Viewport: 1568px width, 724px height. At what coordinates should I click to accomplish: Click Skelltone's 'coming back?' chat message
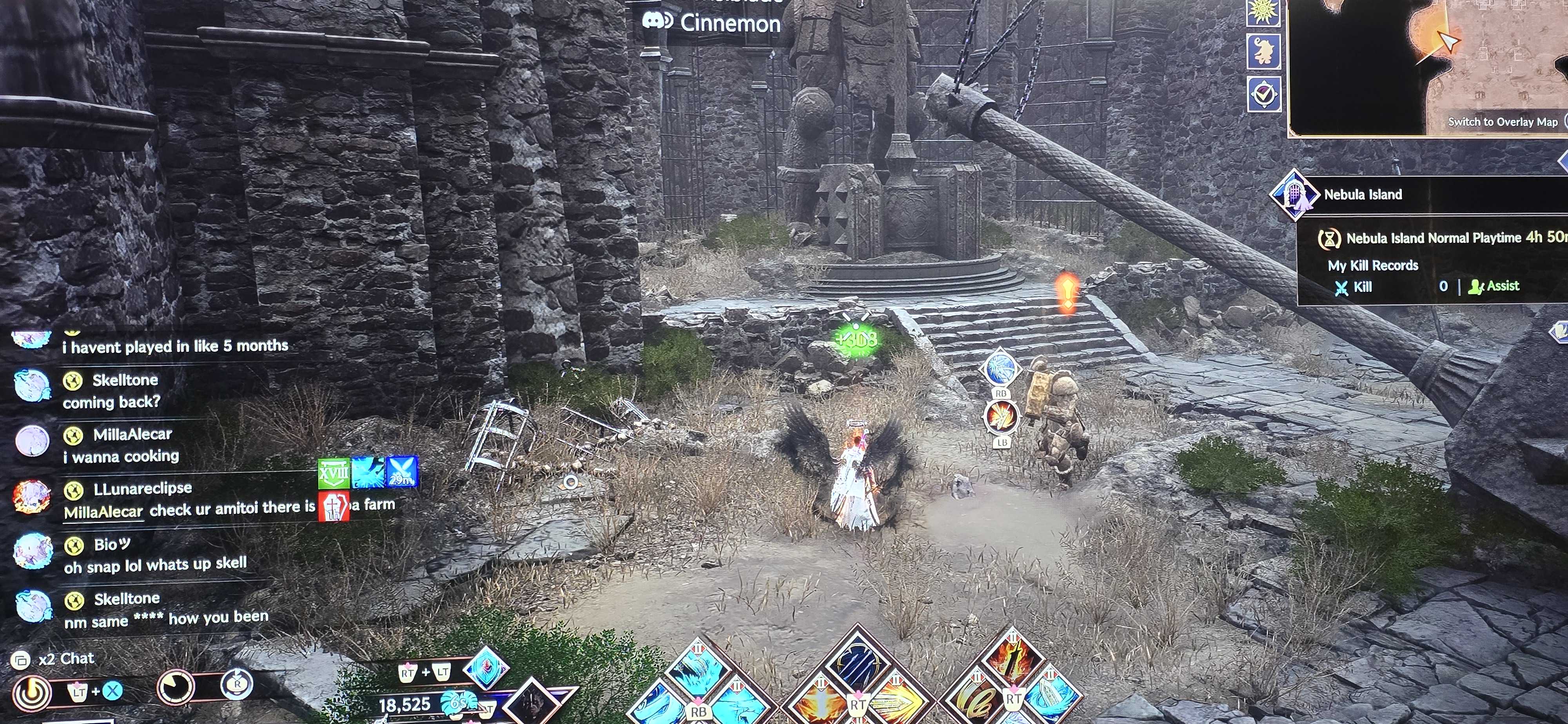(x=111, y=402)
